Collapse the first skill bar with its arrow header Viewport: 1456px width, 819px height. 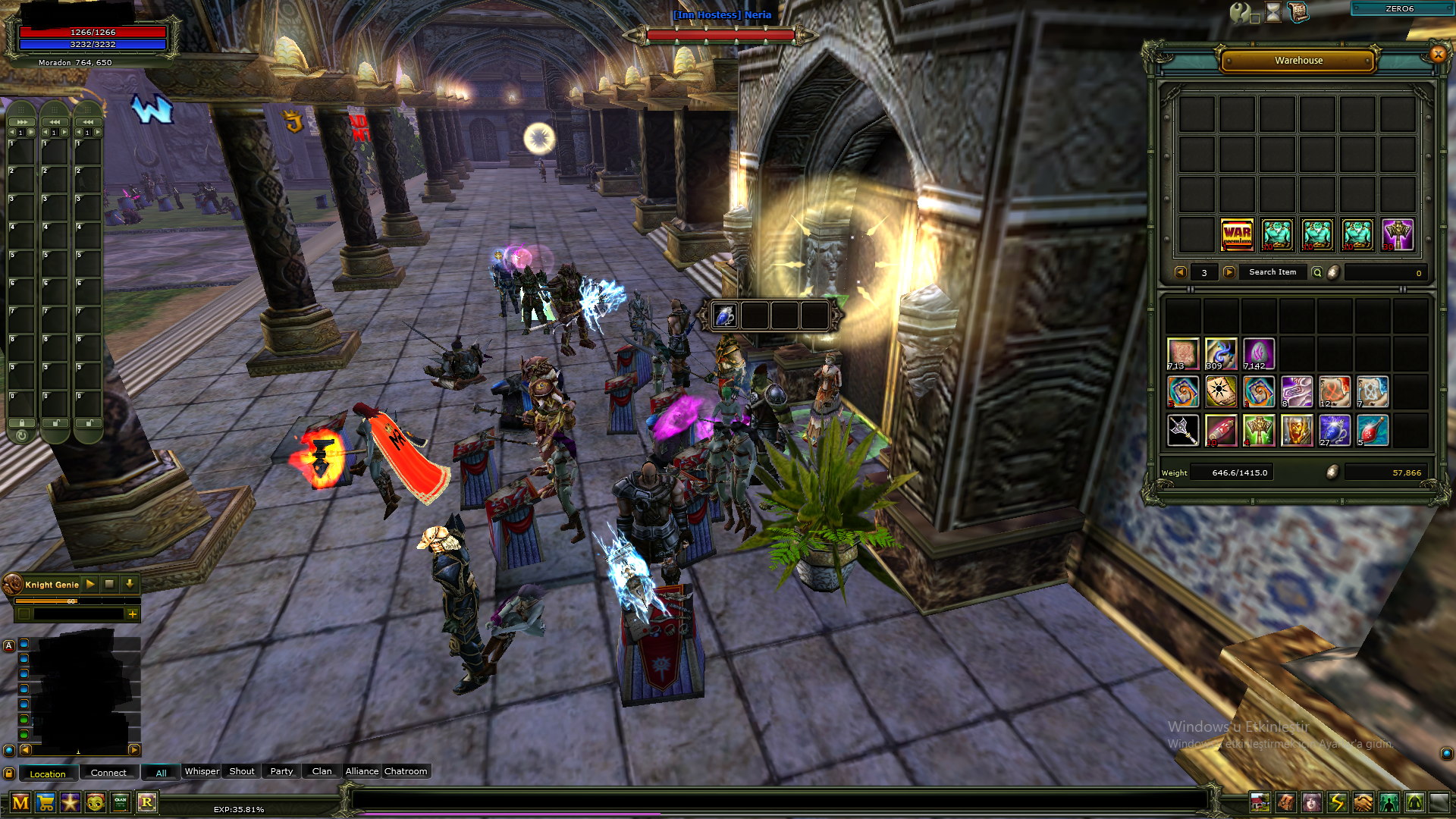[x=22, y=121]
